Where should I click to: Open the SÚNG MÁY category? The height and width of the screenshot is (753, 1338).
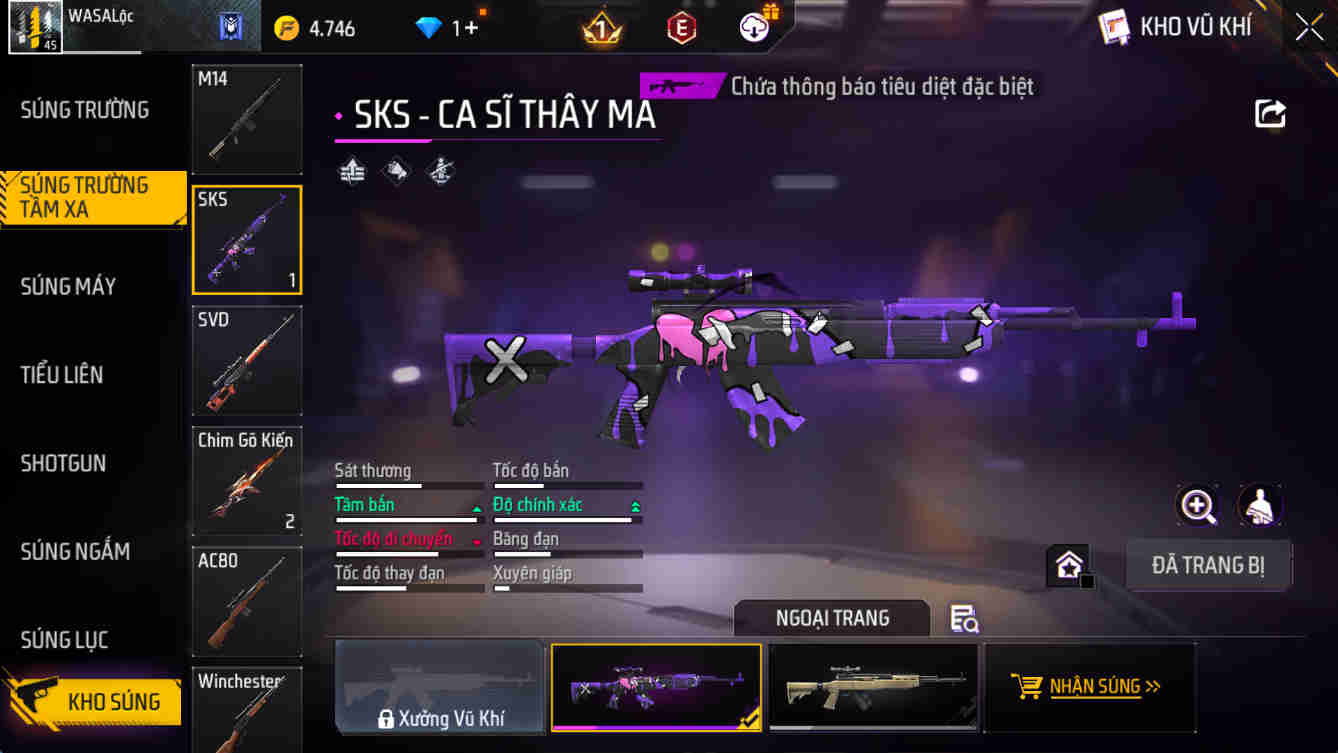(x=68, y=286)
